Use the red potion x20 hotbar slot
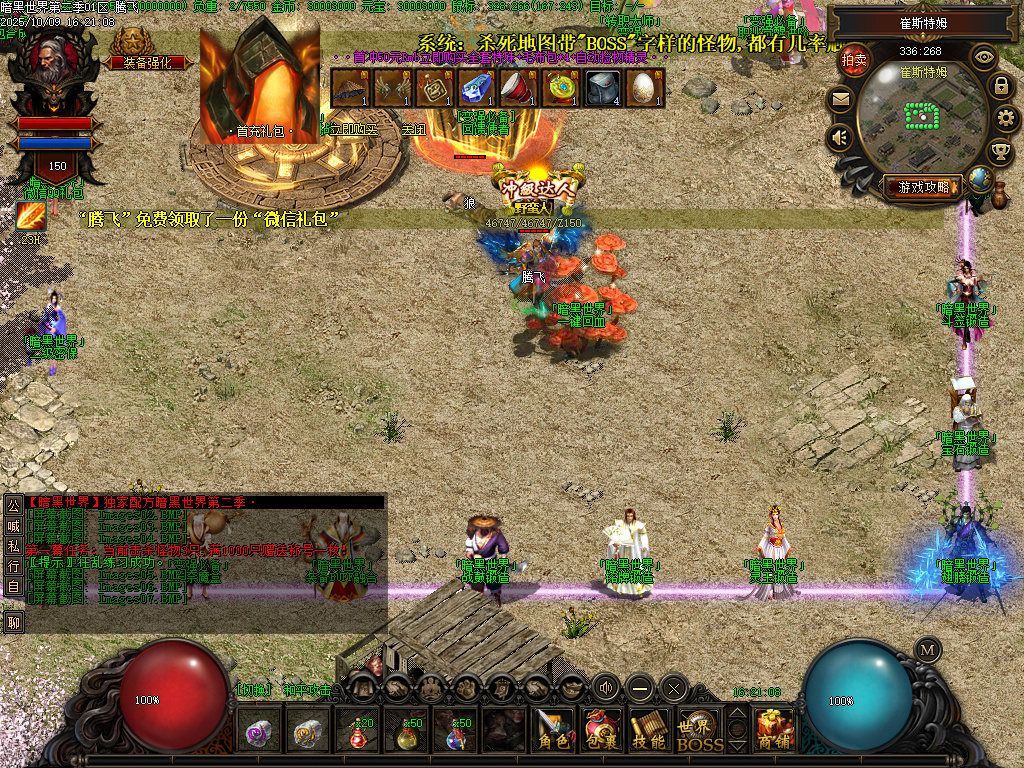 coord(357,733)
